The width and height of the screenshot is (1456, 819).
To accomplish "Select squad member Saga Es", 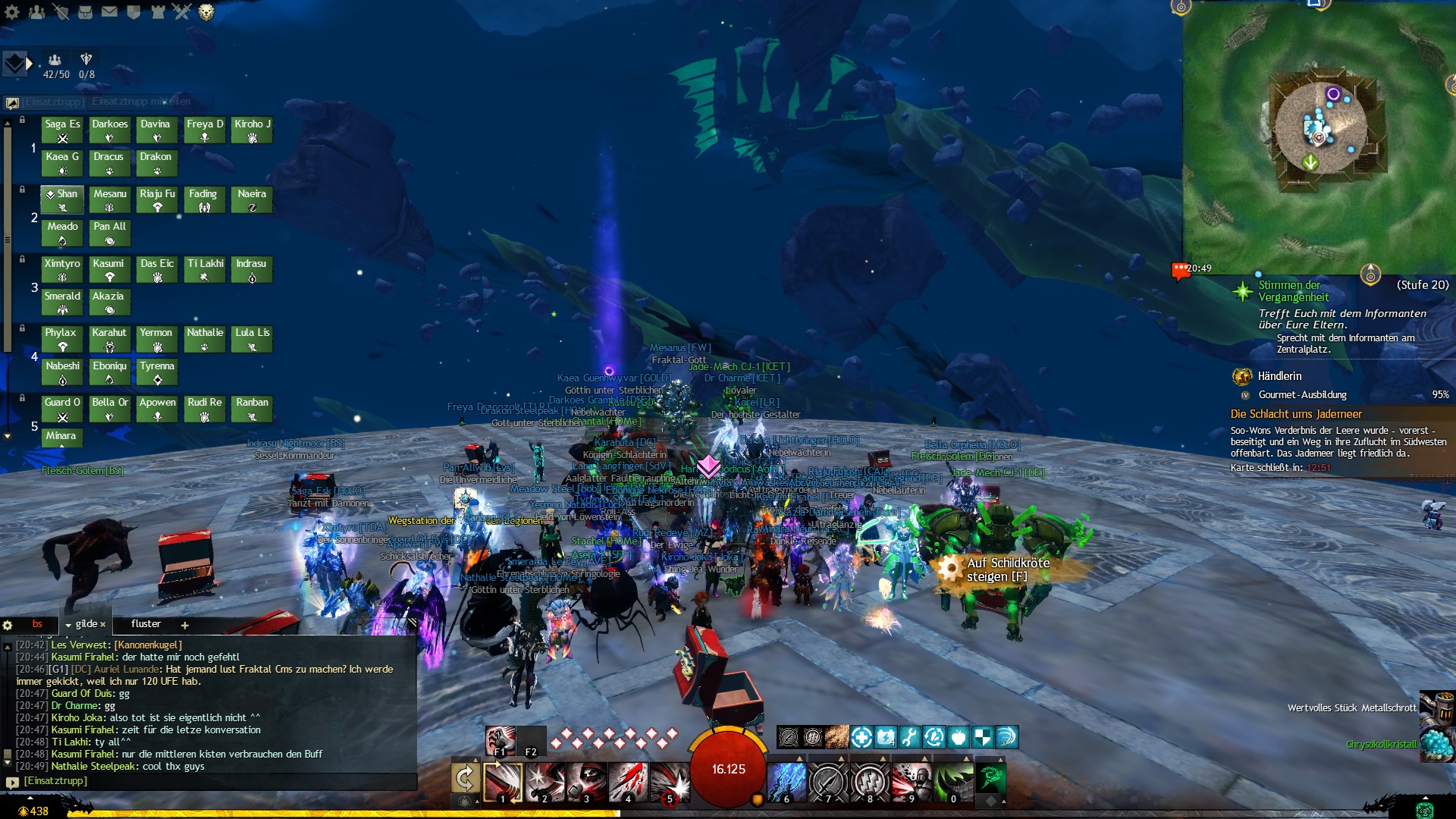I will click(x=62, y=130).
